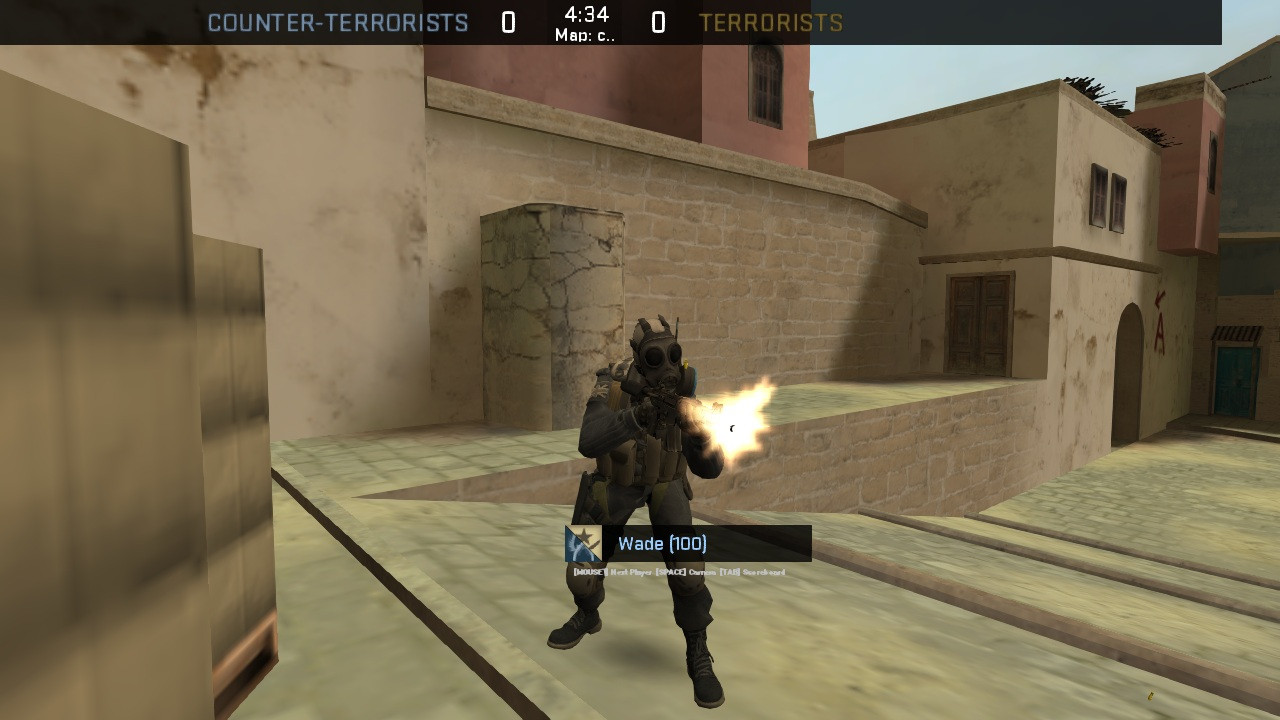Click the CT team crest icon beside Wade
This screenshot has height=720, width=1280.
[581, 543]
